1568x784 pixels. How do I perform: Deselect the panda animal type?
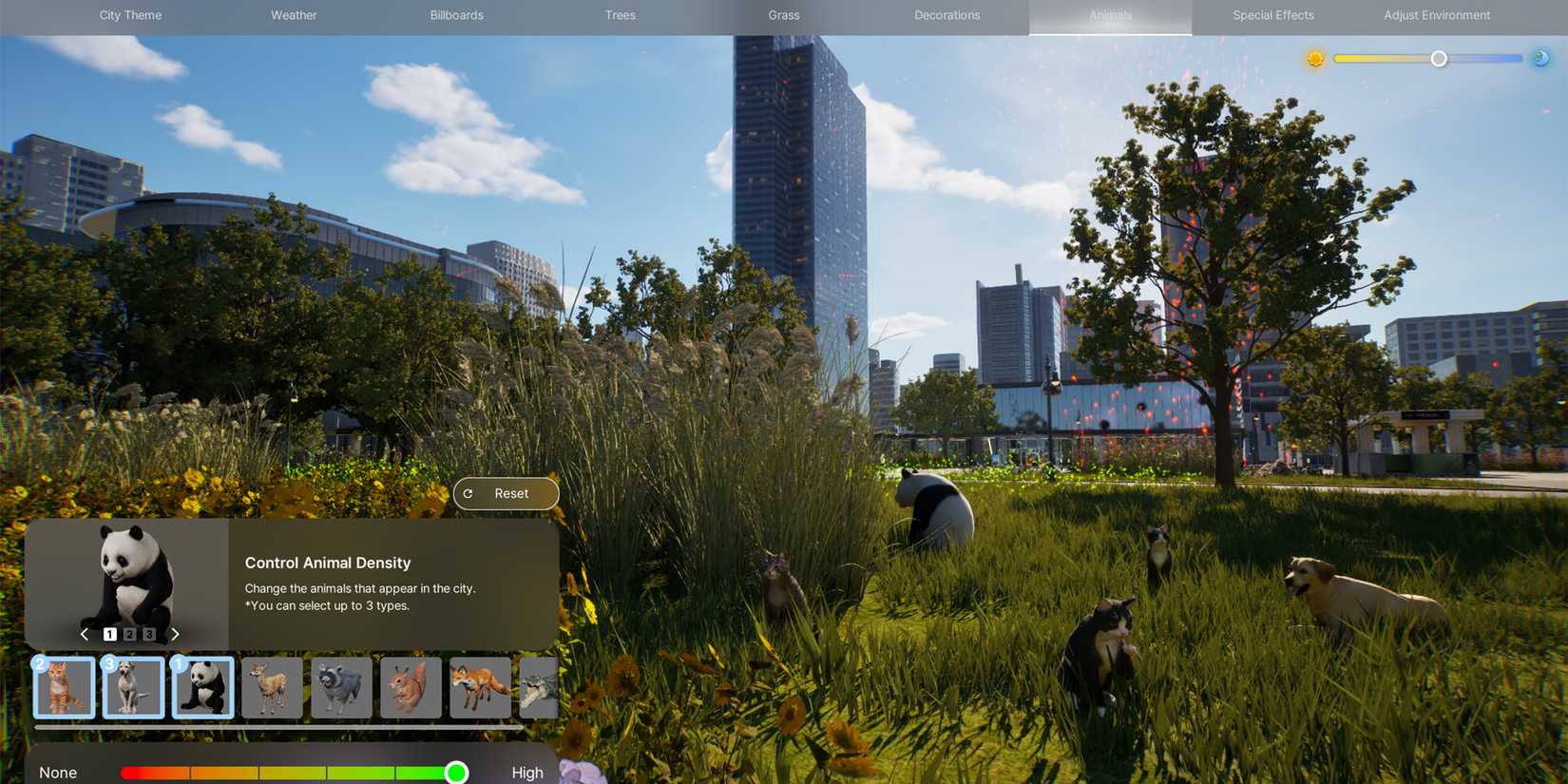(x=202, y=686)
